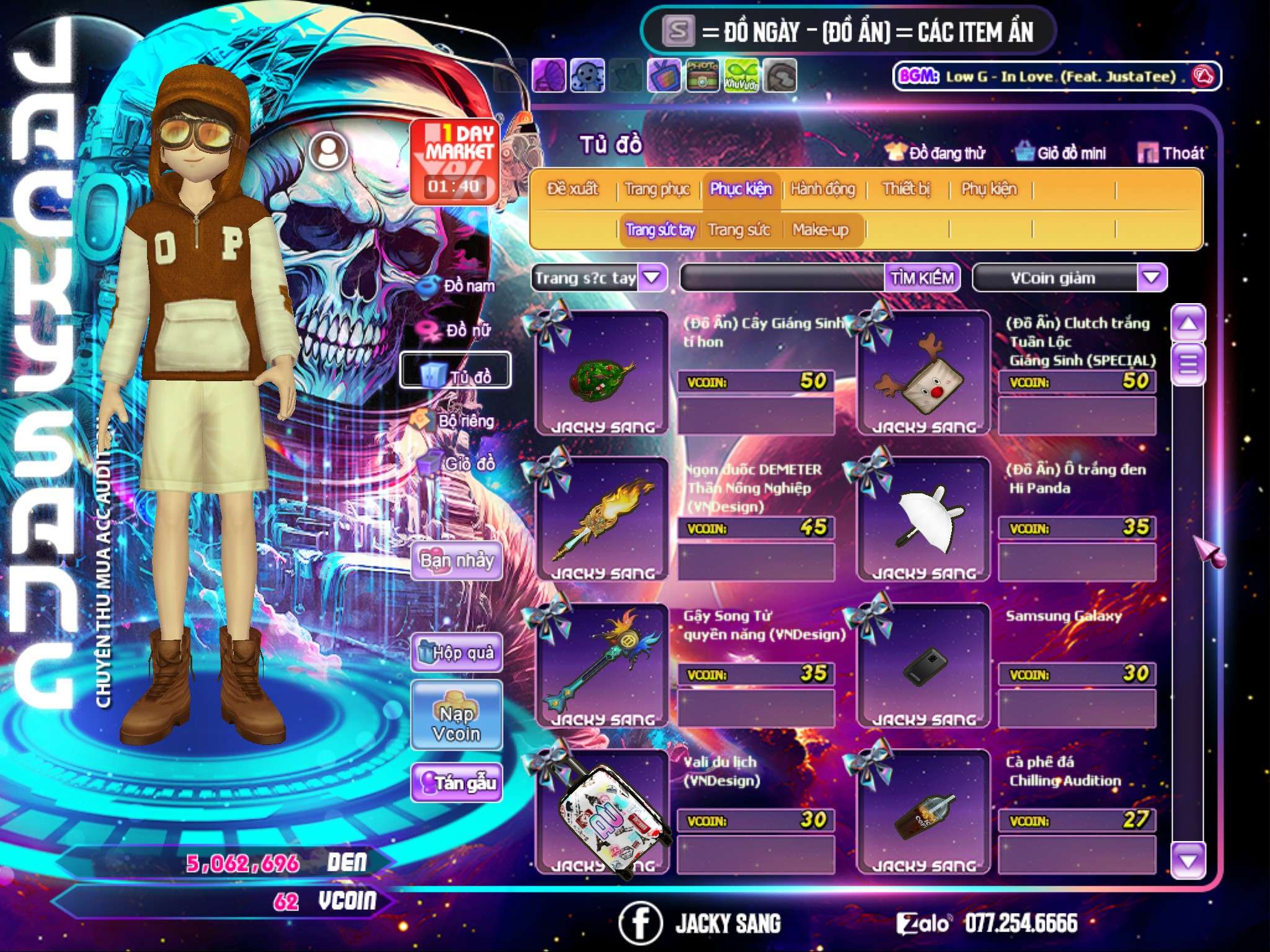
Task: Select the Ngọn đuốc DEMETER torch item
Action: [602, 519]
